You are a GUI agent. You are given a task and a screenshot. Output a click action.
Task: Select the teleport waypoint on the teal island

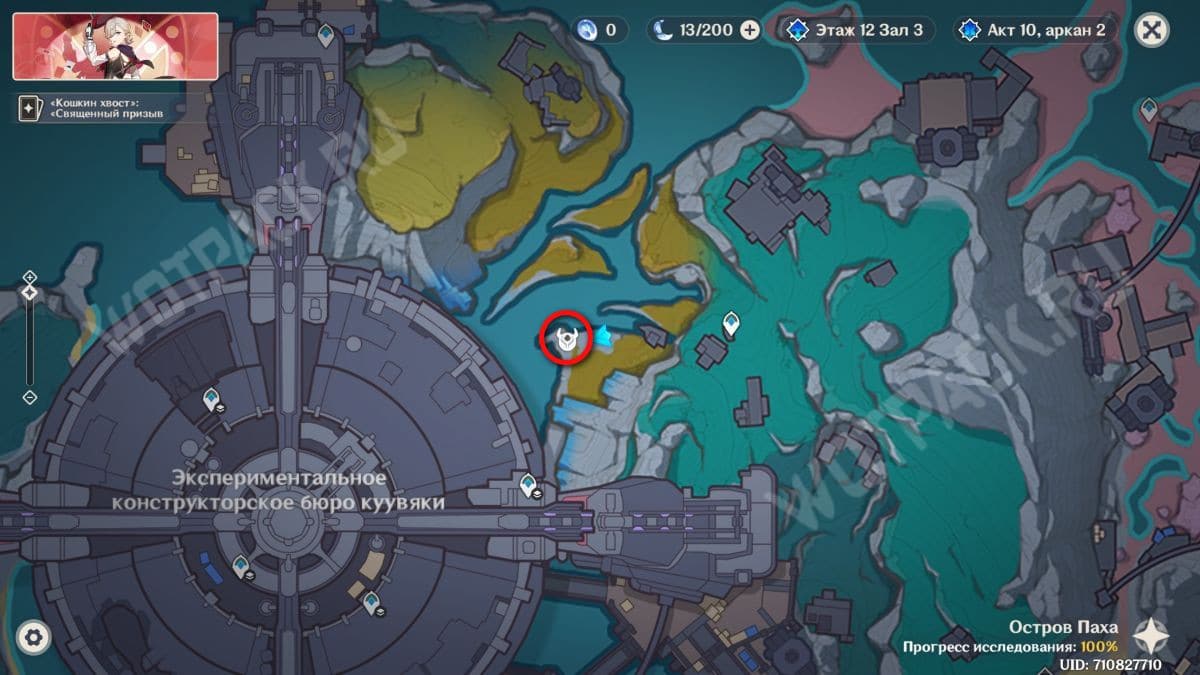(x=731, y=323)
